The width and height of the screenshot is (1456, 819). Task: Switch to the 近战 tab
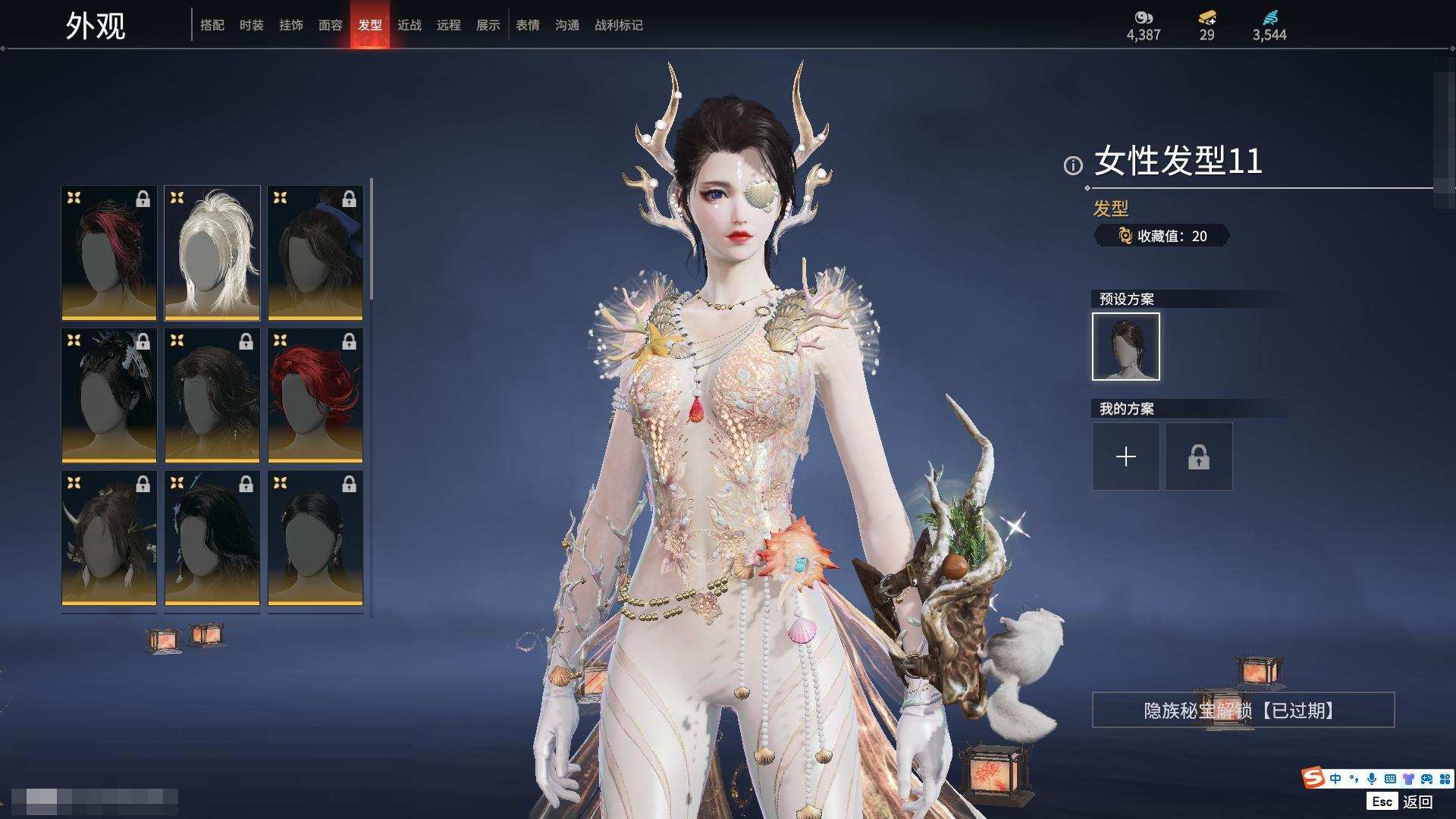pos(409,25)
